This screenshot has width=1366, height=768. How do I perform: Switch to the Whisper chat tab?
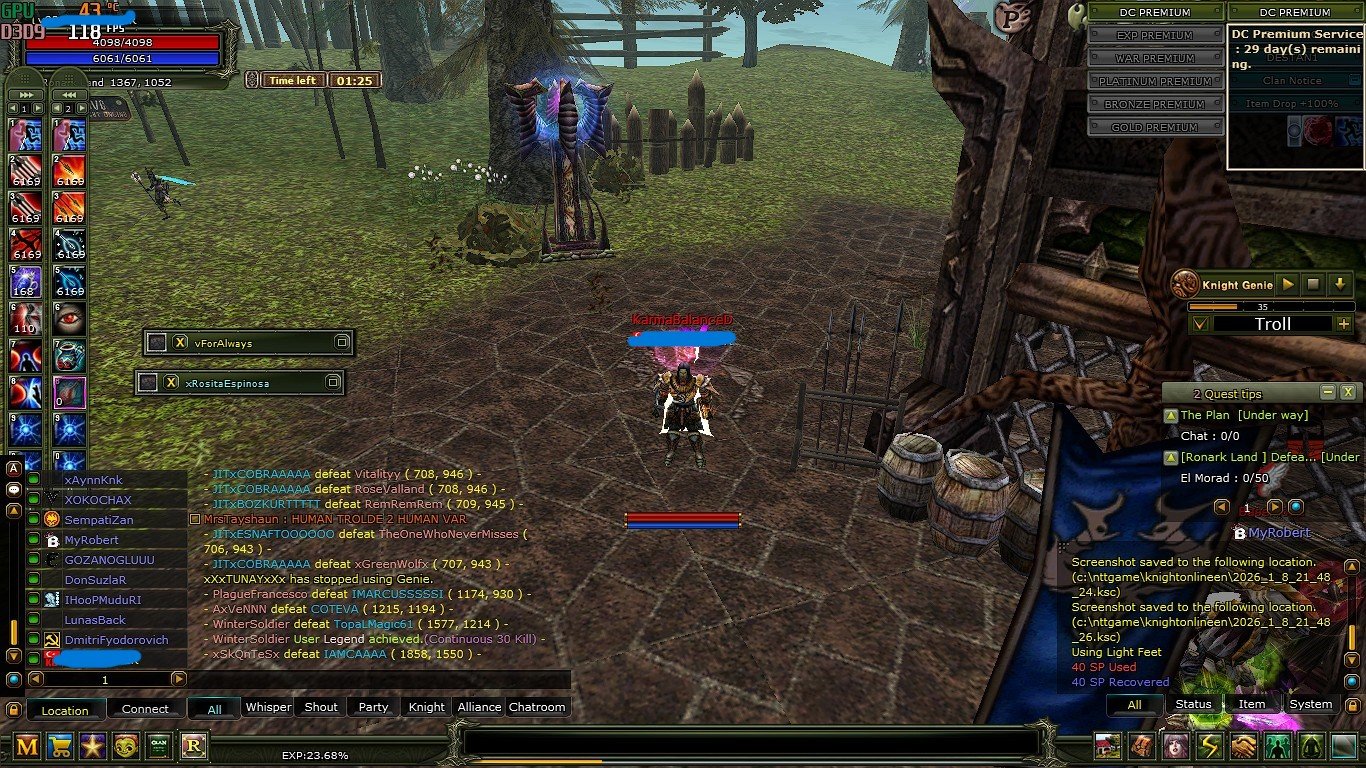coord(268,707)
